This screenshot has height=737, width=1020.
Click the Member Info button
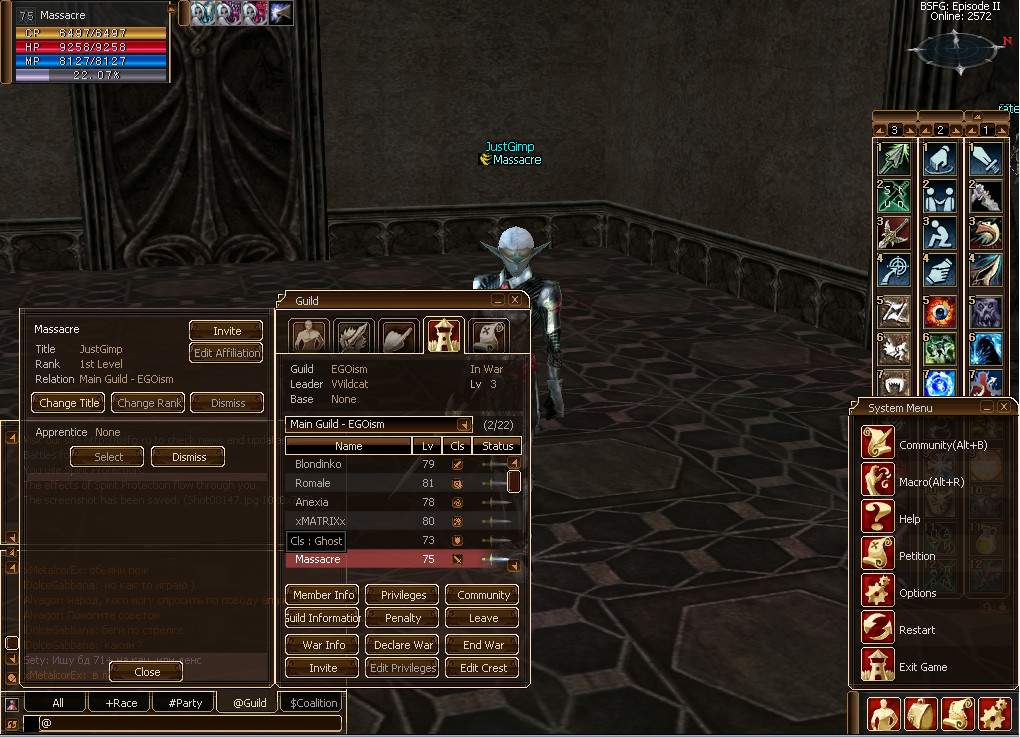point(324,595)
